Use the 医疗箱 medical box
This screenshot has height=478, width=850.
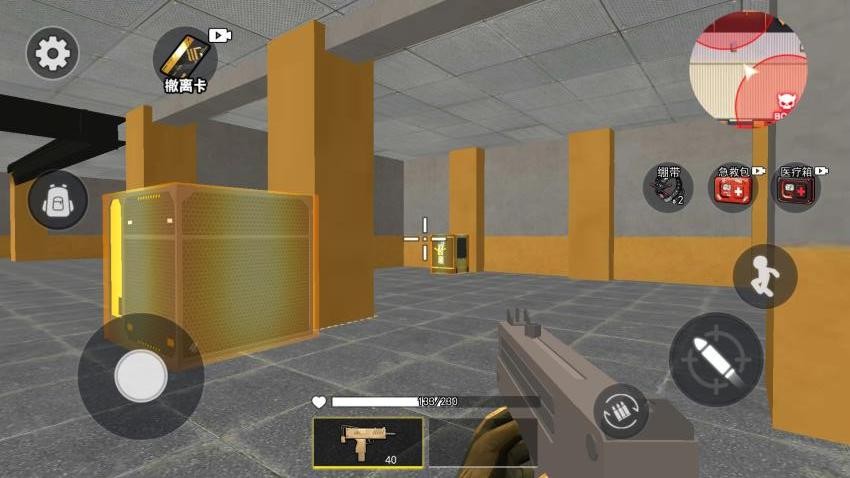[797, 188]
